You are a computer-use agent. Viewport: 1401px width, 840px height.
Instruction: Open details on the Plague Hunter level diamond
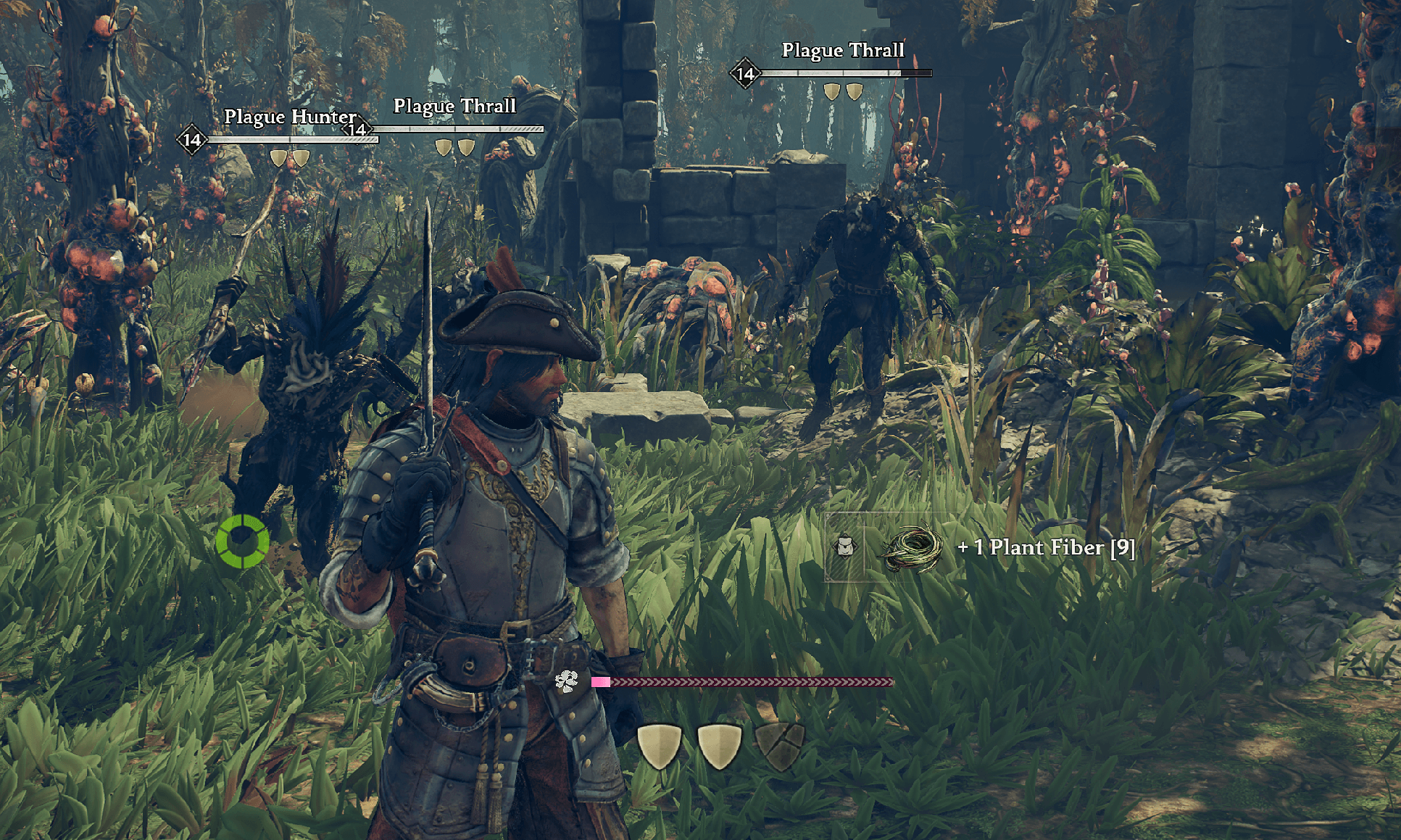pyautogui.click(x=191, y=141)
